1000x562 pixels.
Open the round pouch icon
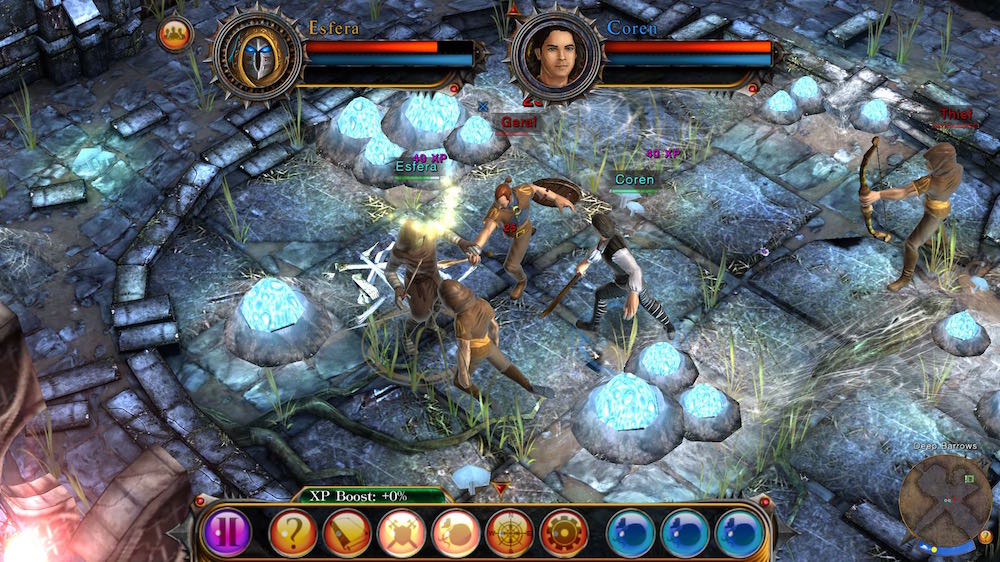456,532
